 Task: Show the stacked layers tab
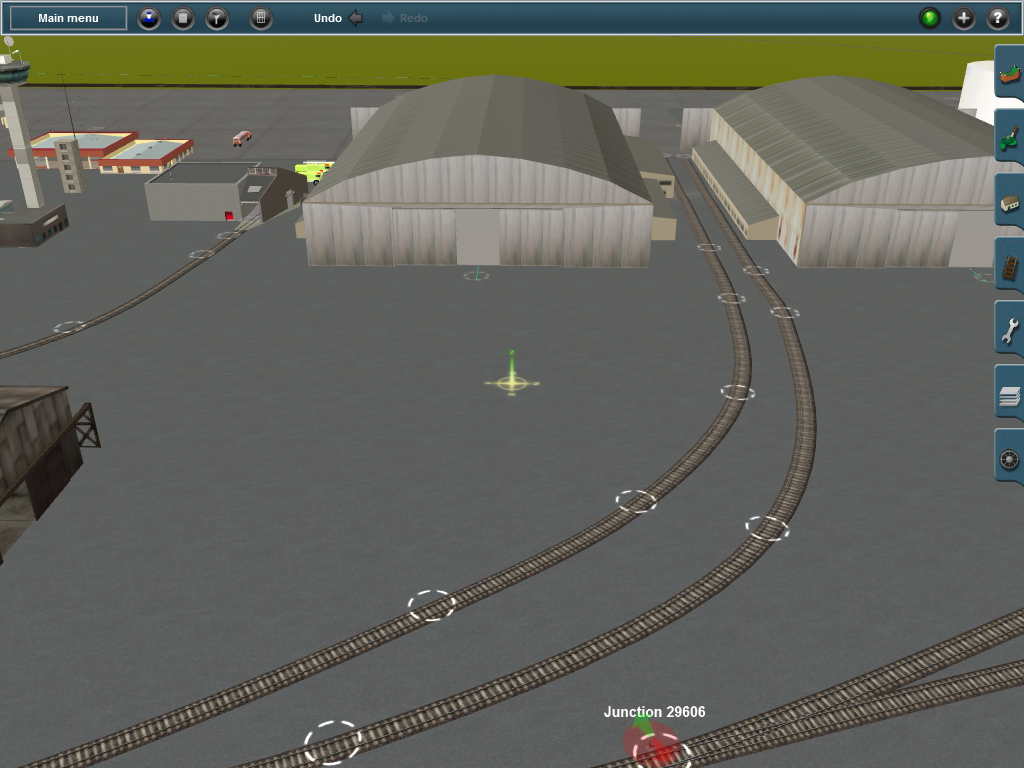[x=1009, y=396]
